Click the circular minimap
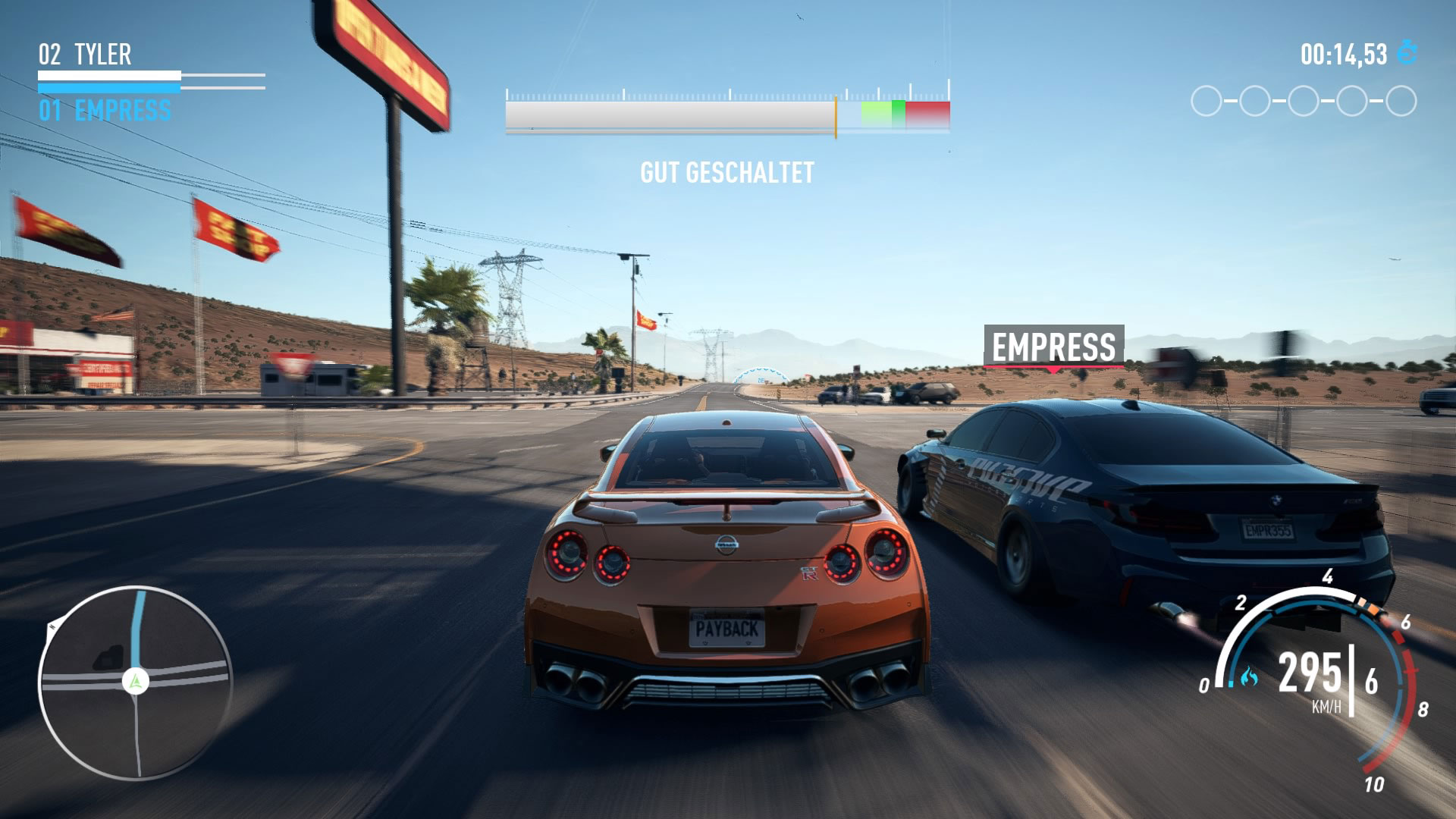1456x819 pixels. pyautogui.click(x=135, y=682)
